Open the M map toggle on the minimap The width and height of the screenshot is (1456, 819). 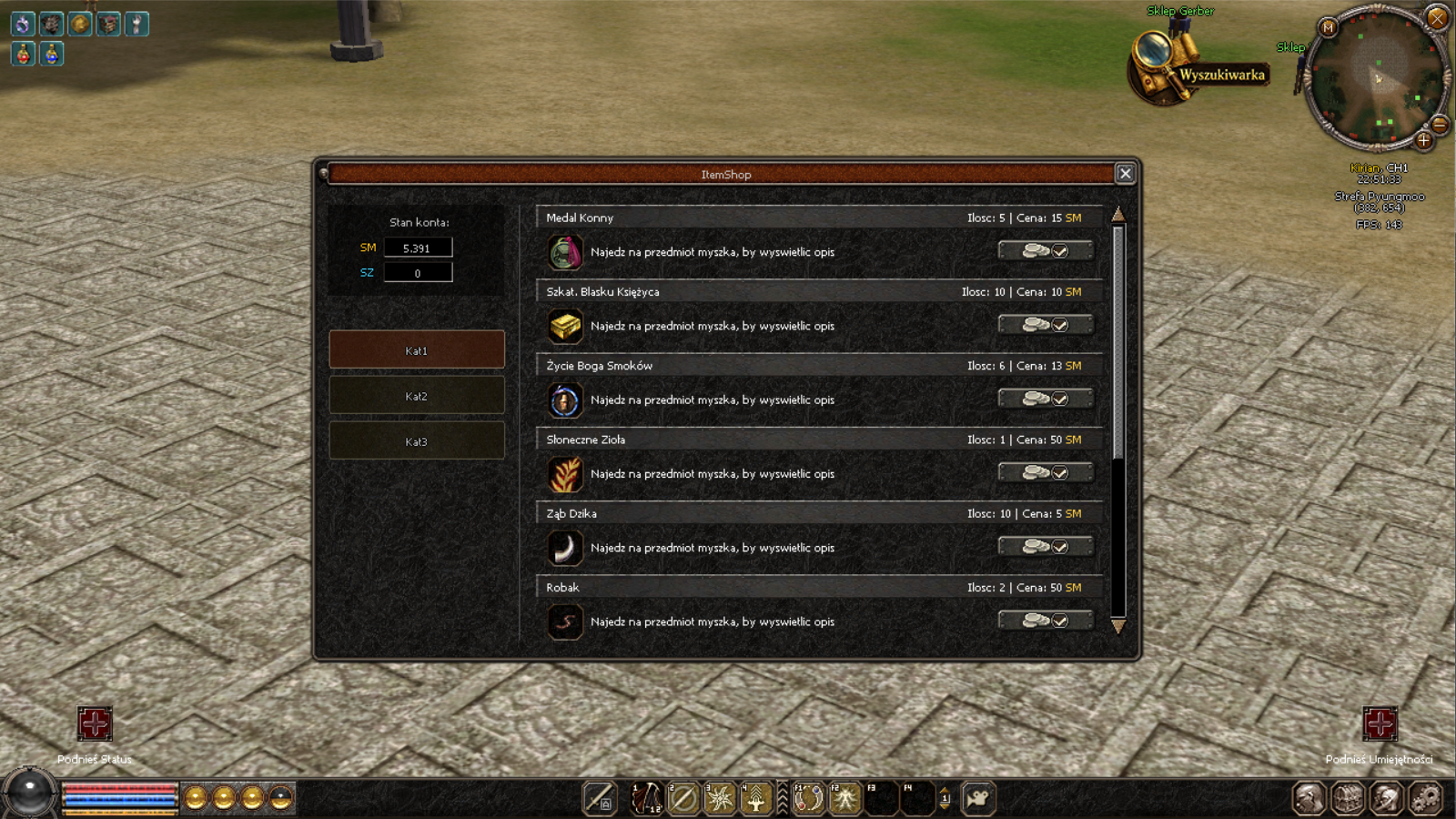point(1329,28)
